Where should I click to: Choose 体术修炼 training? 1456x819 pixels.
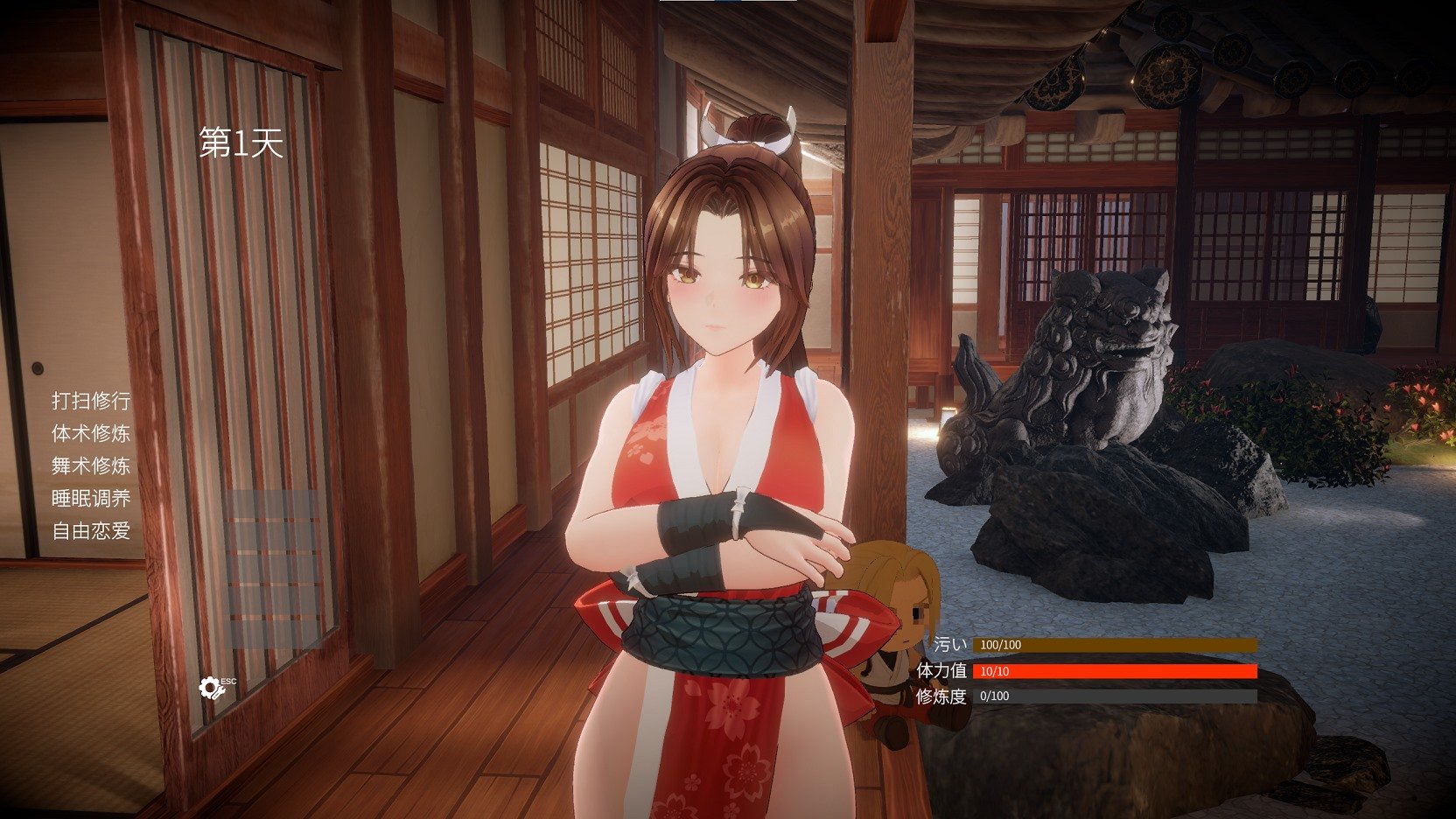click(x=91, y=433)
